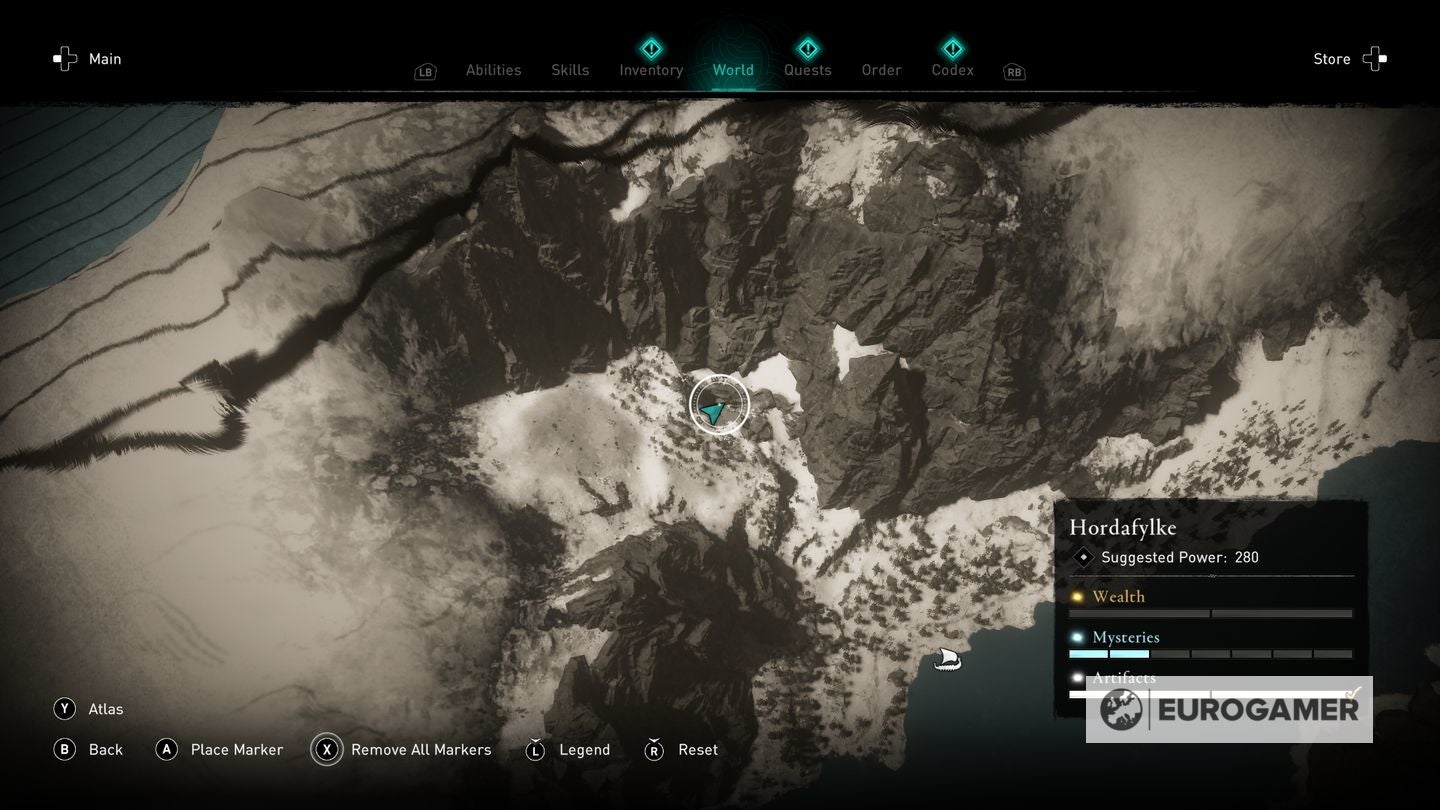Switch to the Order tab
This screenshot has height=810, width=1440.
pyautogui.click(x=881, y=70)
